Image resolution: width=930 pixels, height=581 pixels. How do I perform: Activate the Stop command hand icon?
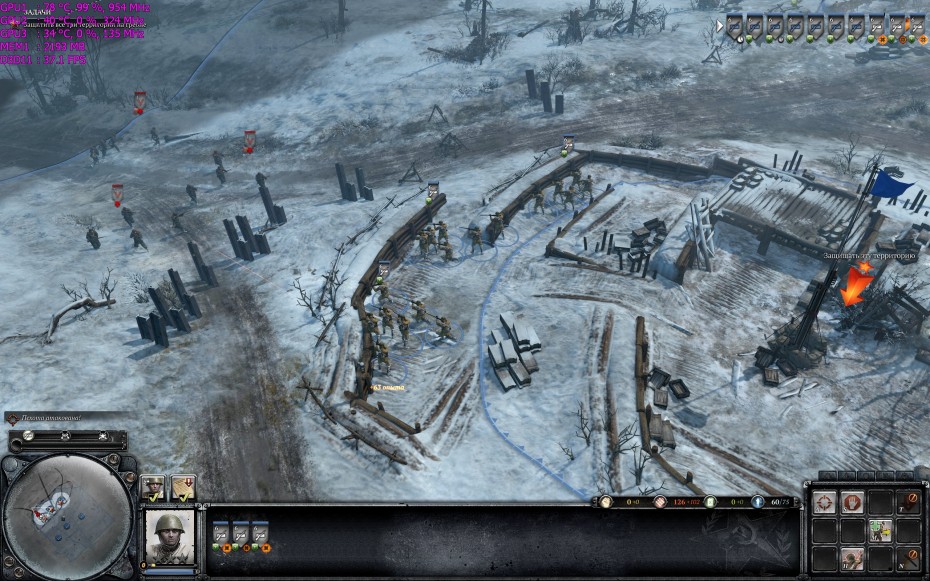852,503
